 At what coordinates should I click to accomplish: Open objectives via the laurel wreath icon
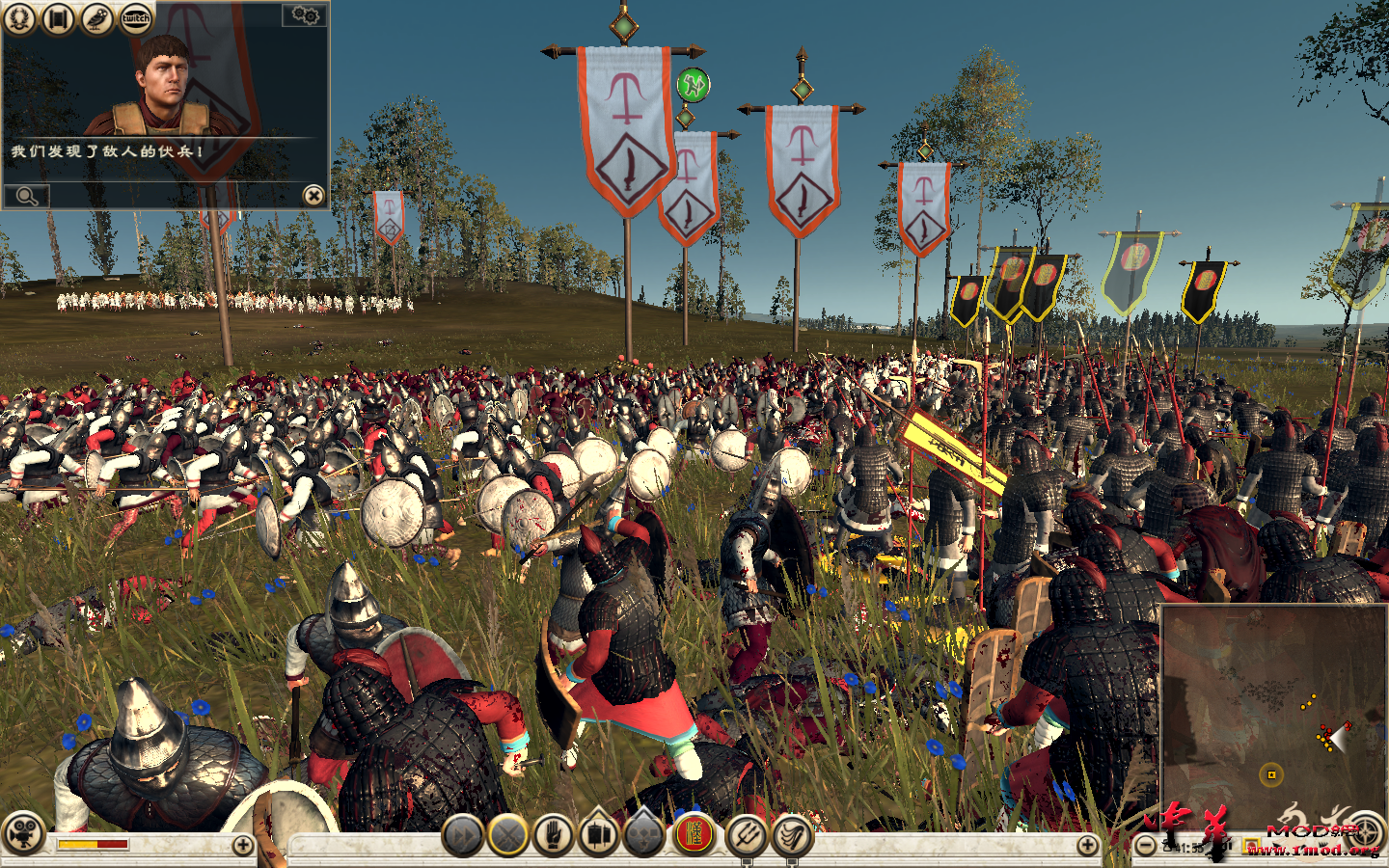(17, 18)
